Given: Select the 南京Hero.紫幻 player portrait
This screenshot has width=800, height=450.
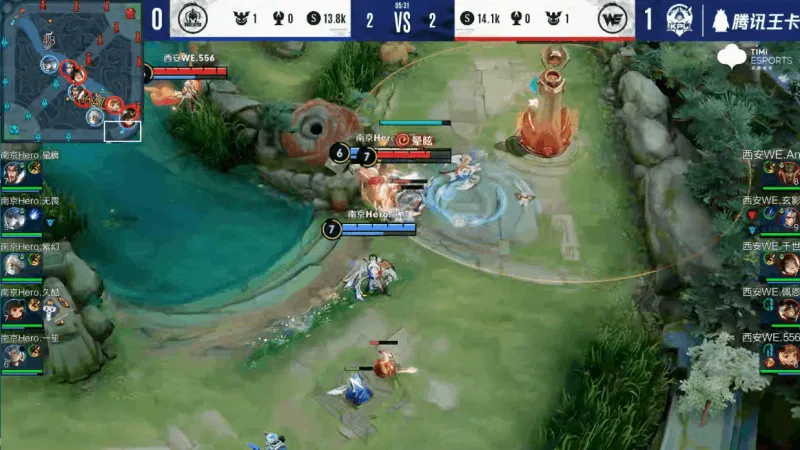Looking at the screenshot, I should [x=14, y=264].
